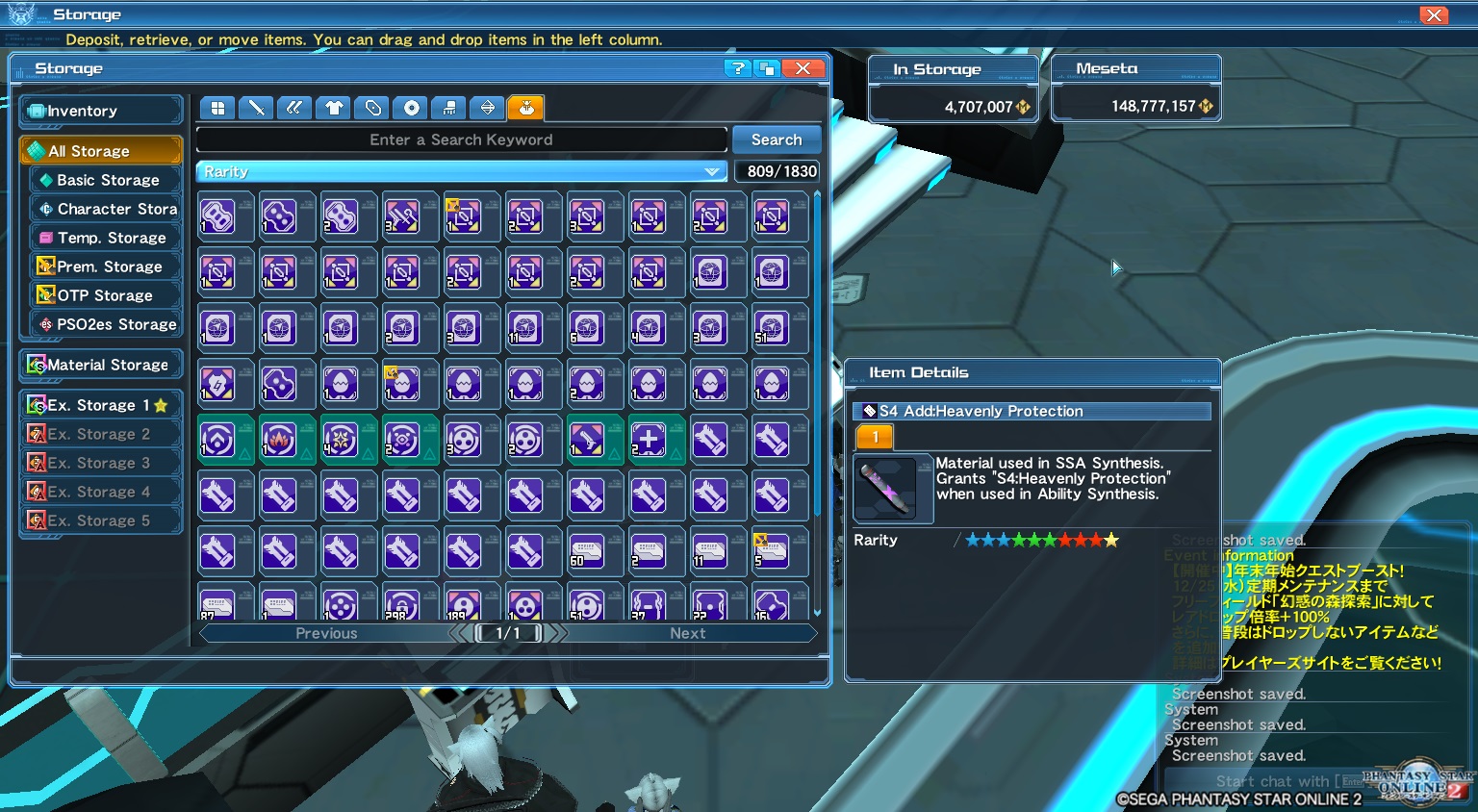Screen dimensions: 1478x812
Task: Choose the unit category double-chevron icon
Action: pos(294,108)
